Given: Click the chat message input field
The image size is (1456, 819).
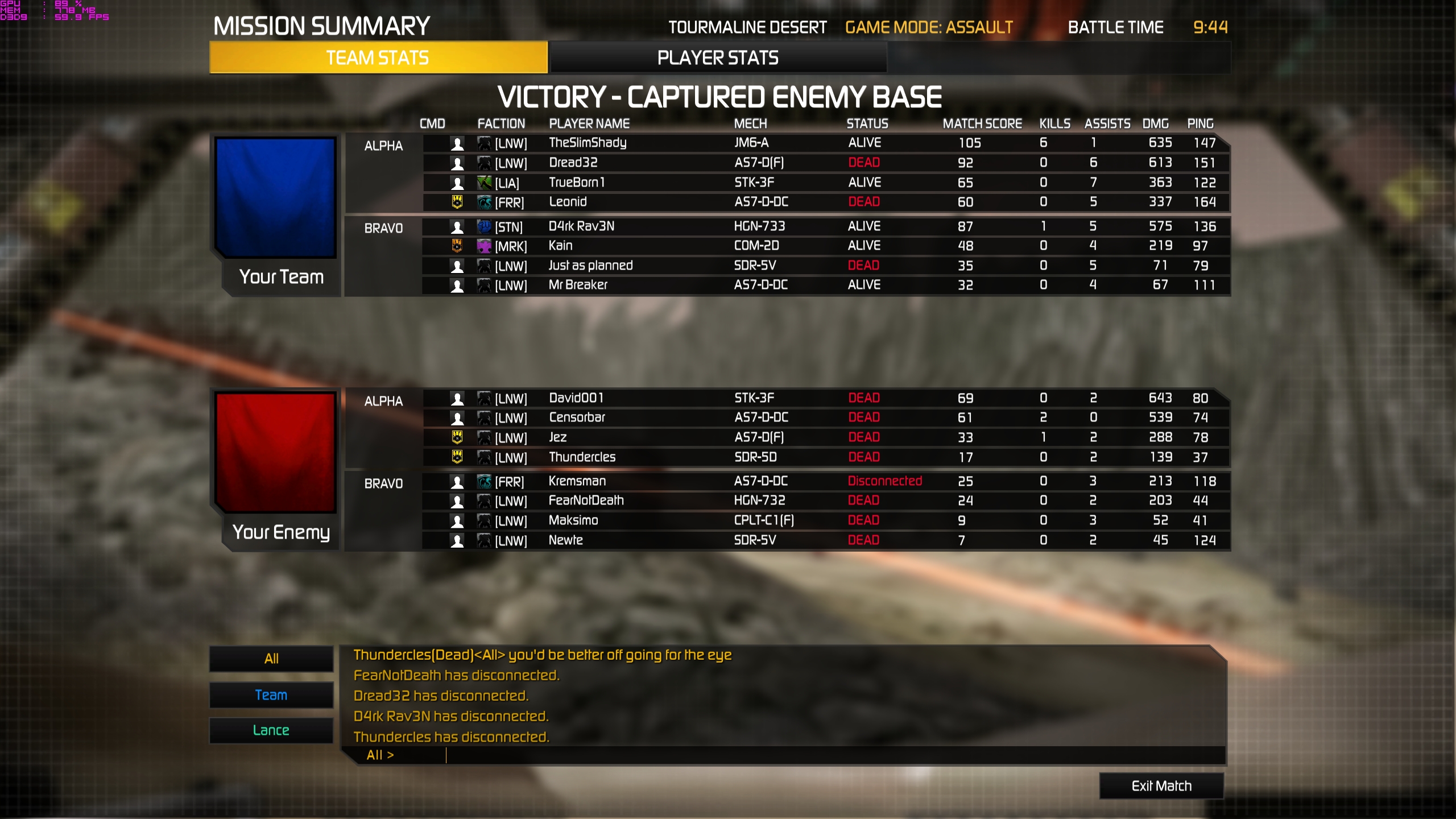Looking at the screenshot, I should click(796, 755).
